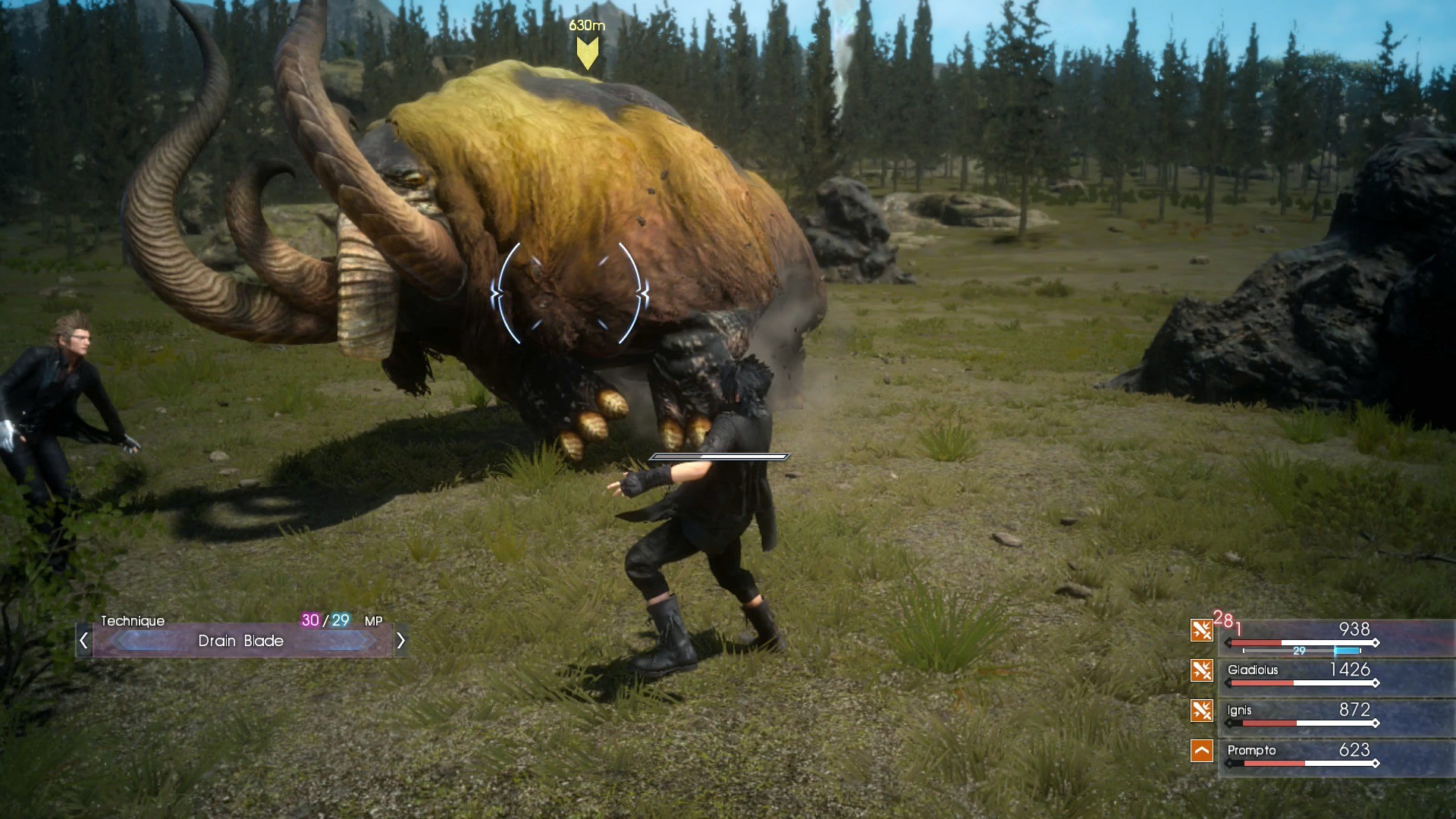
Task: Select Ignis's crossed-swords status icon
Action: 1201,711
